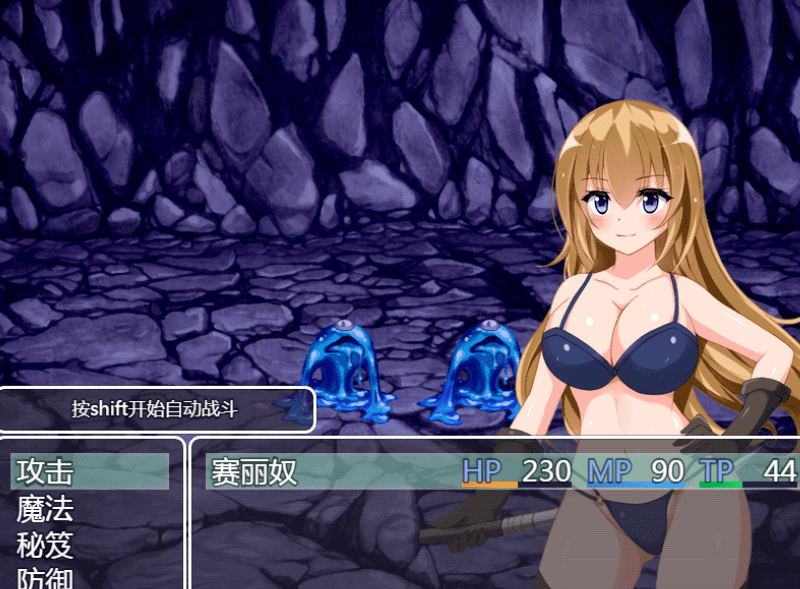Select the 攻击 attack command
The height and width of the screenshot is (589, 800).
(47, 471)
